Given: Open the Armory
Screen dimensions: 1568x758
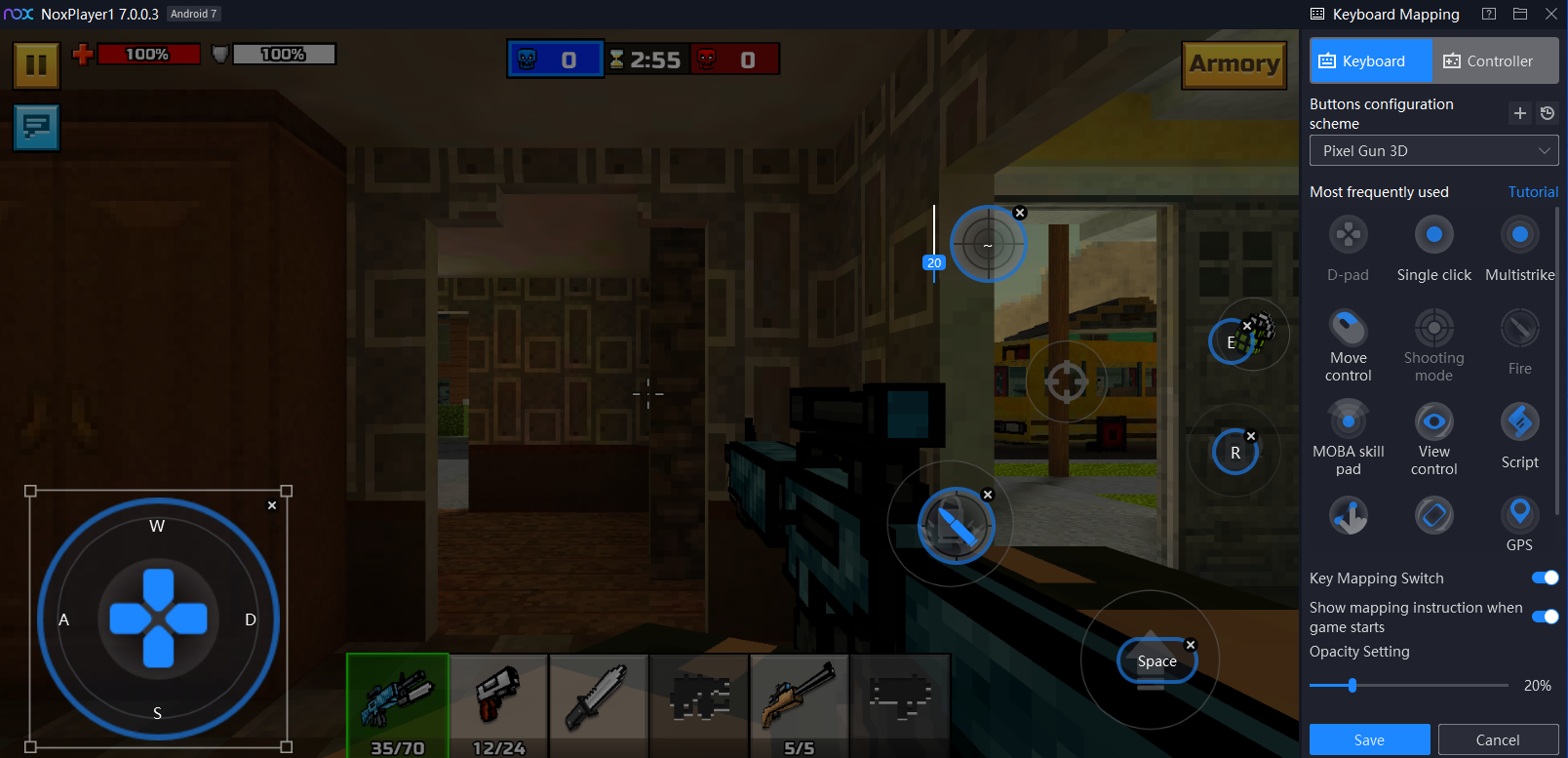Looking at the screenshot, I should tap(1234, 64).
